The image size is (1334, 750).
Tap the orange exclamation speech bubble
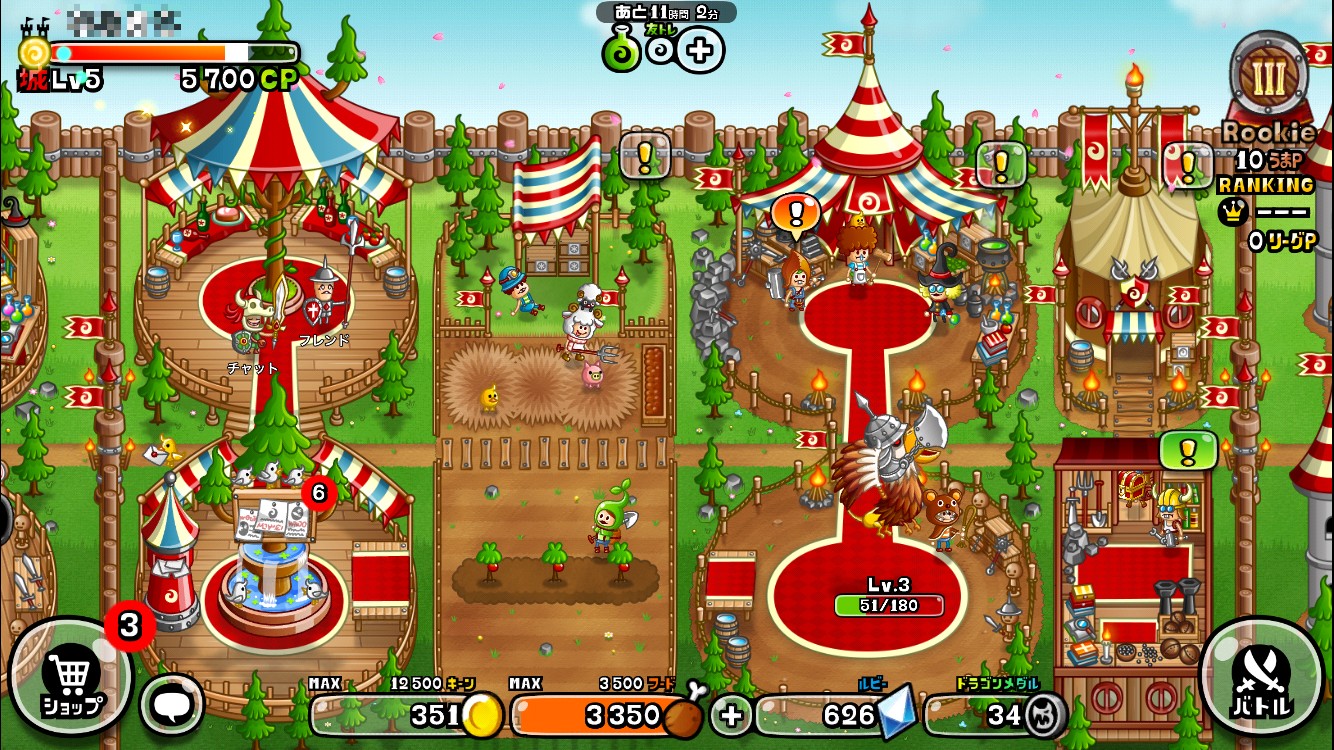(797, 213)
